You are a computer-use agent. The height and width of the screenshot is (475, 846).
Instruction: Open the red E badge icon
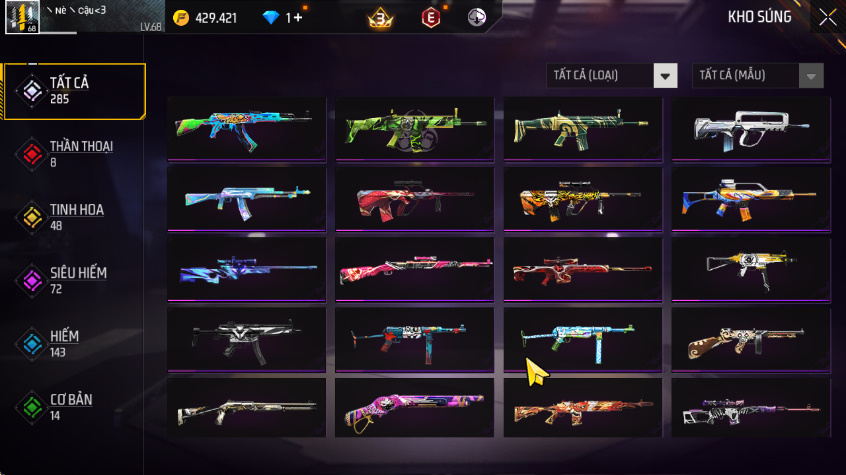[x=431, y=18]
